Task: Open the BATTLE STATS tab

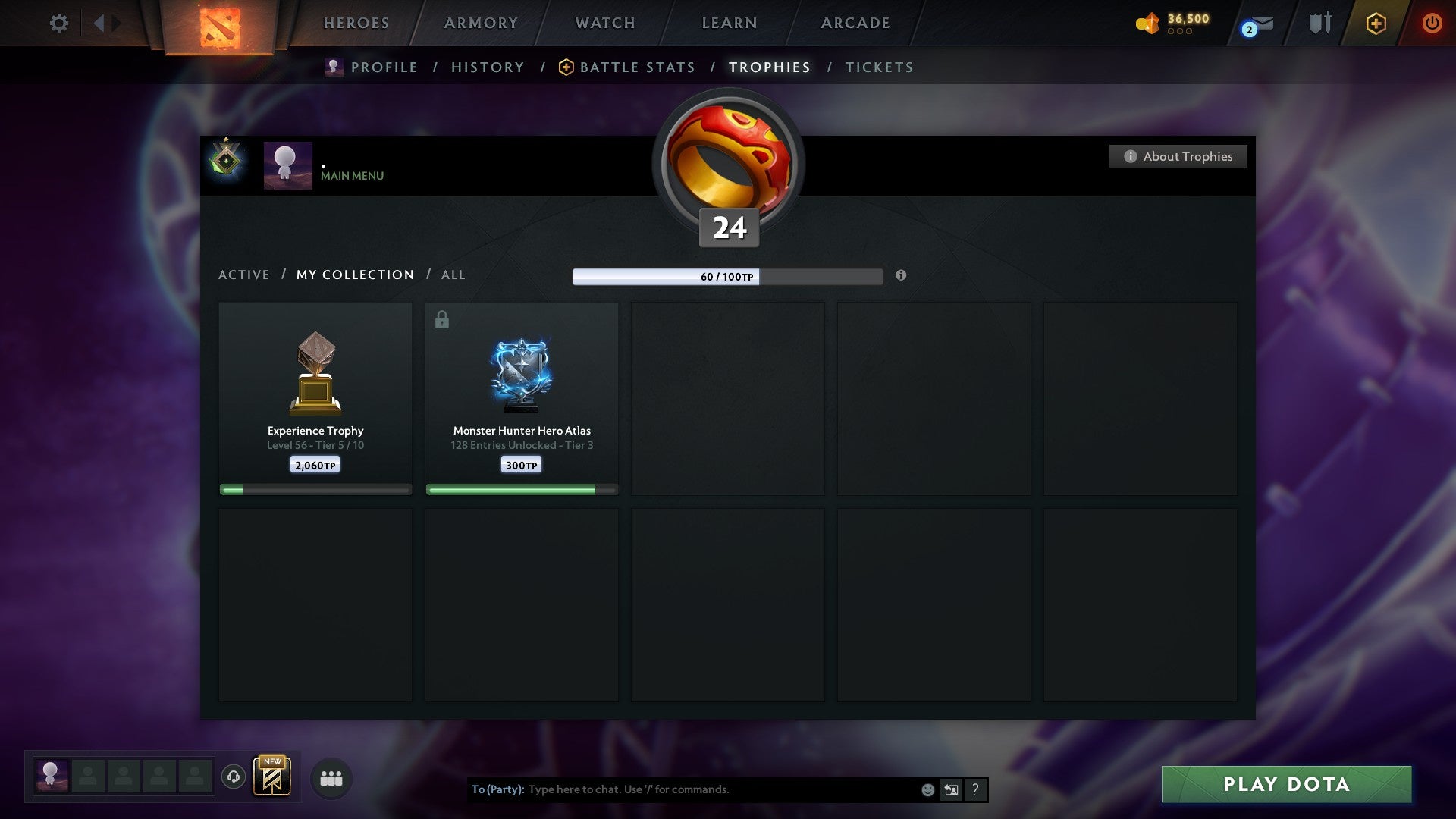Action: click(636, 67)
